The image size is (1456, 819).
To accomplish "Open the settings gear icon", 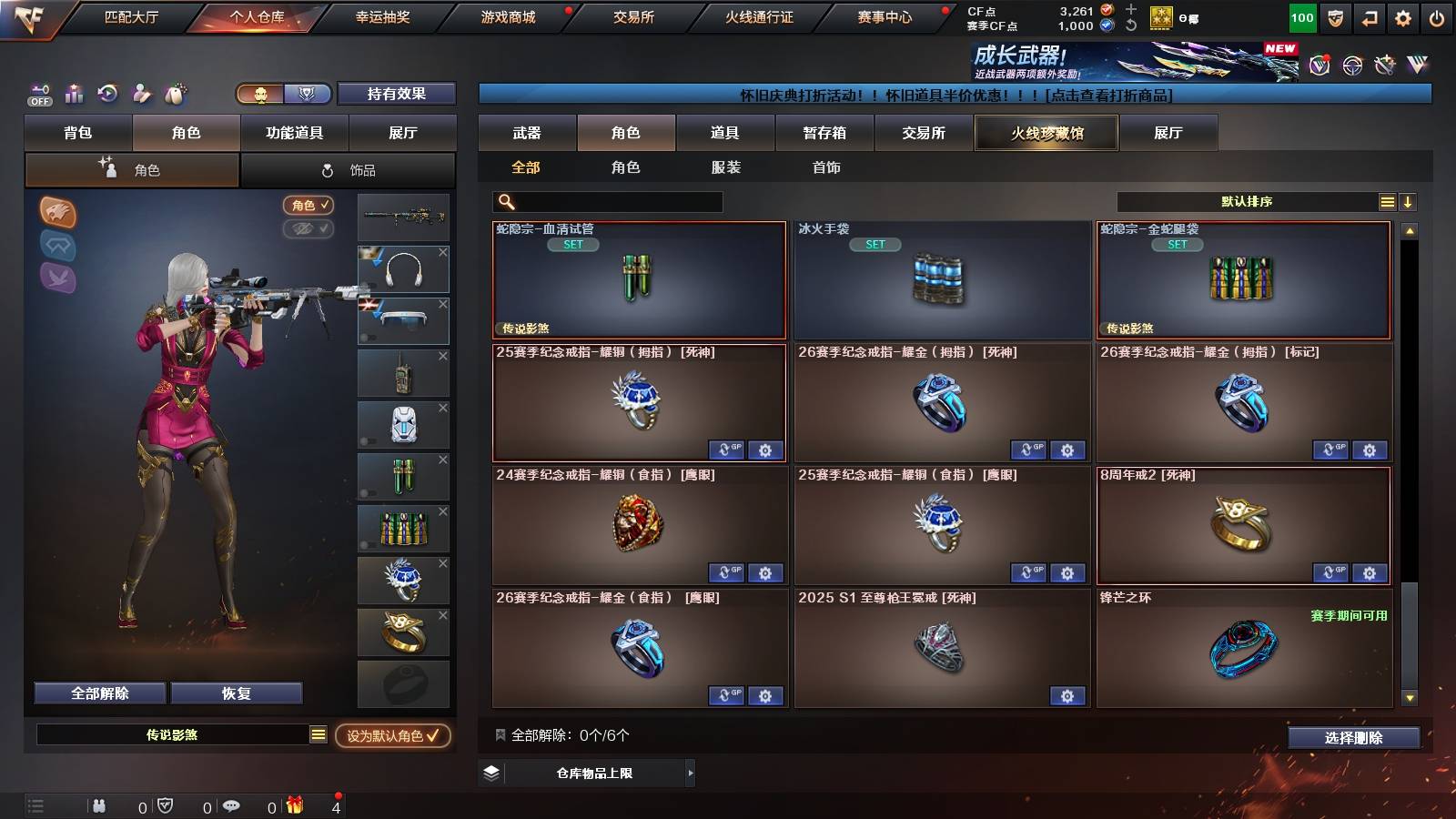I will [1401, 16].
